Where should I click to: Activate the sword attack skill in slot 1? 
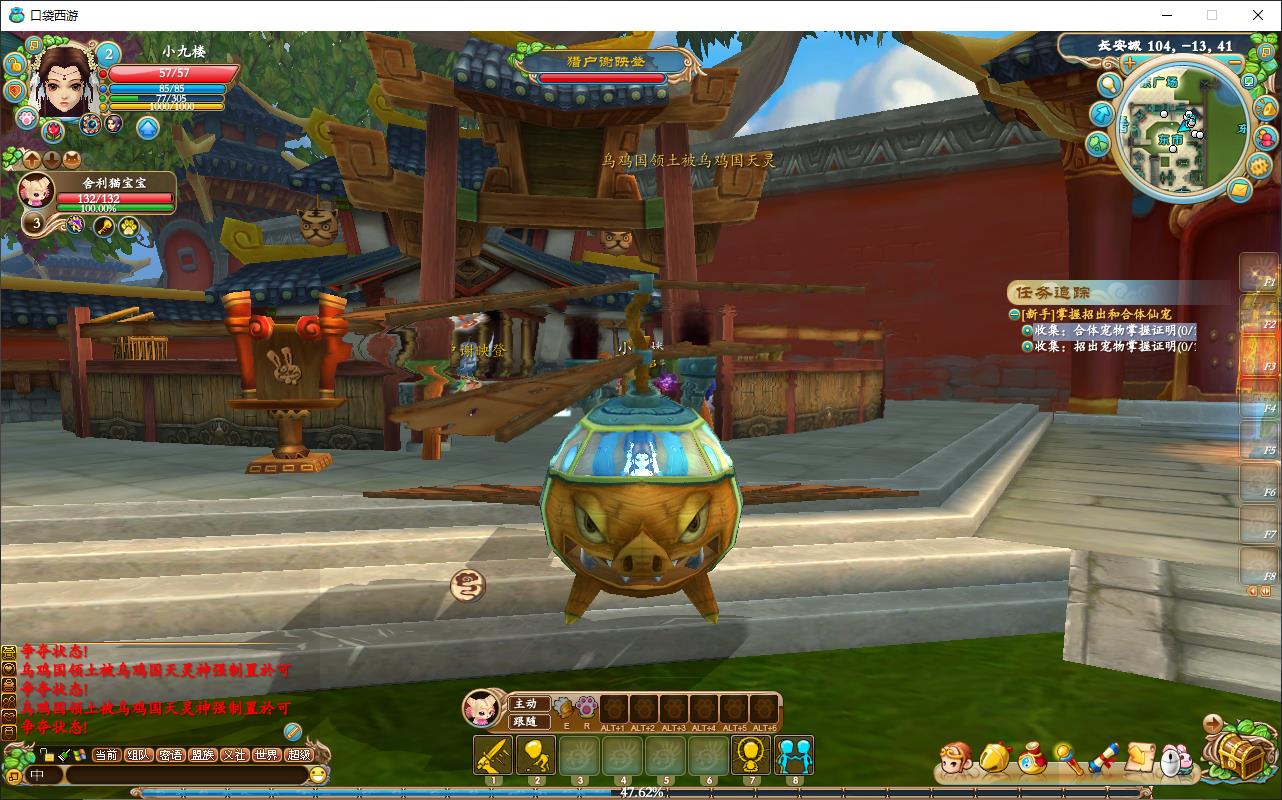(x=492, y=755)
